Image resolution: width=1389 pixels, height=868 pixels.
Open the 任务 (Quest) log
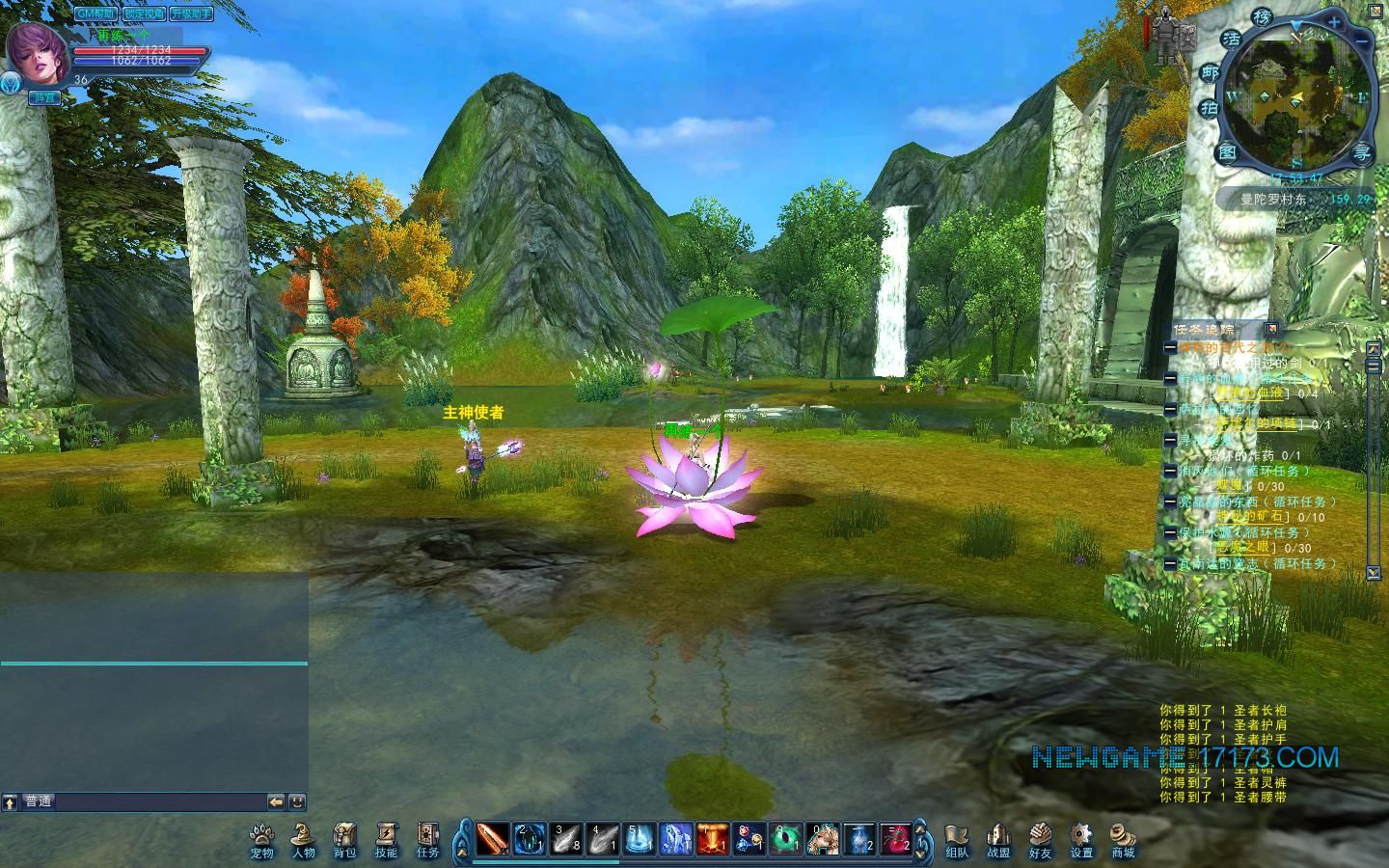pos(427,838)
